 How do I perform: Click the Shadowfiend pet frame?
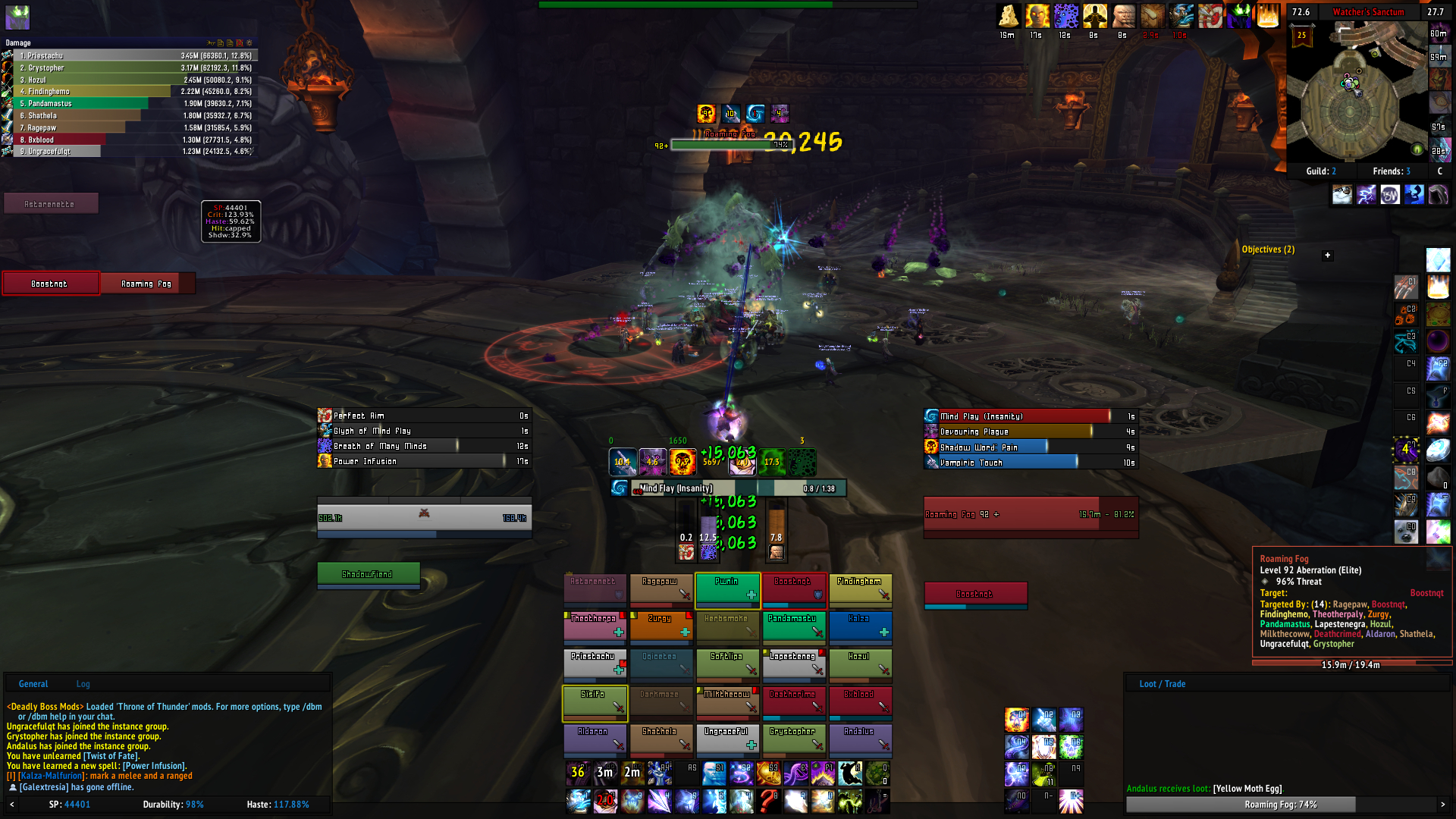(x=368, y=575)
